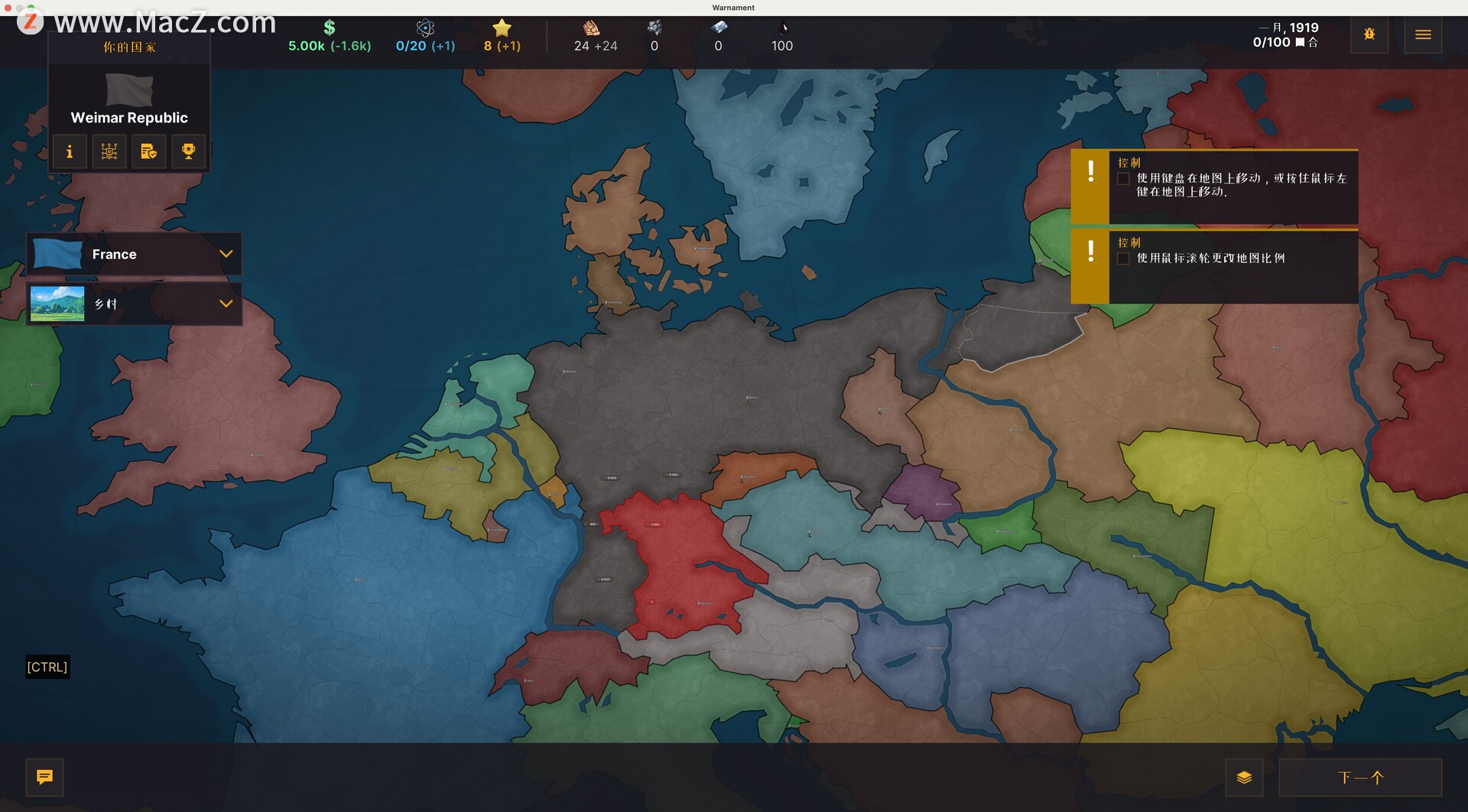Click the bug report icon

(1369, 35)
